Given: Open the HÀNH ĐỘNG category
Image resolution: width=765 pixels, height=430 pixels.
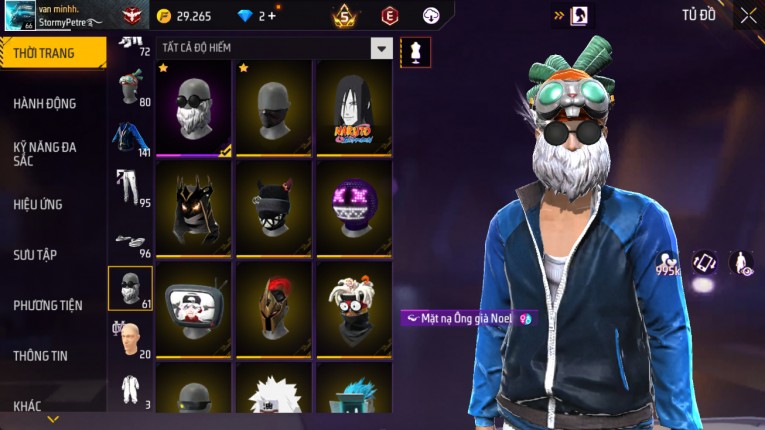Looking at the screenshot, I should (45, 103).
